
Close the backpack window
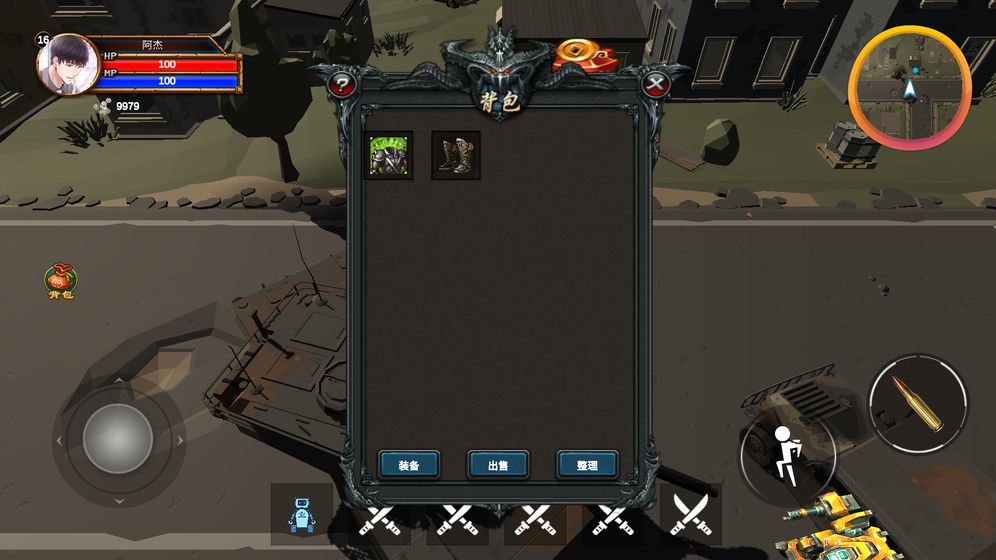(656, 85)
